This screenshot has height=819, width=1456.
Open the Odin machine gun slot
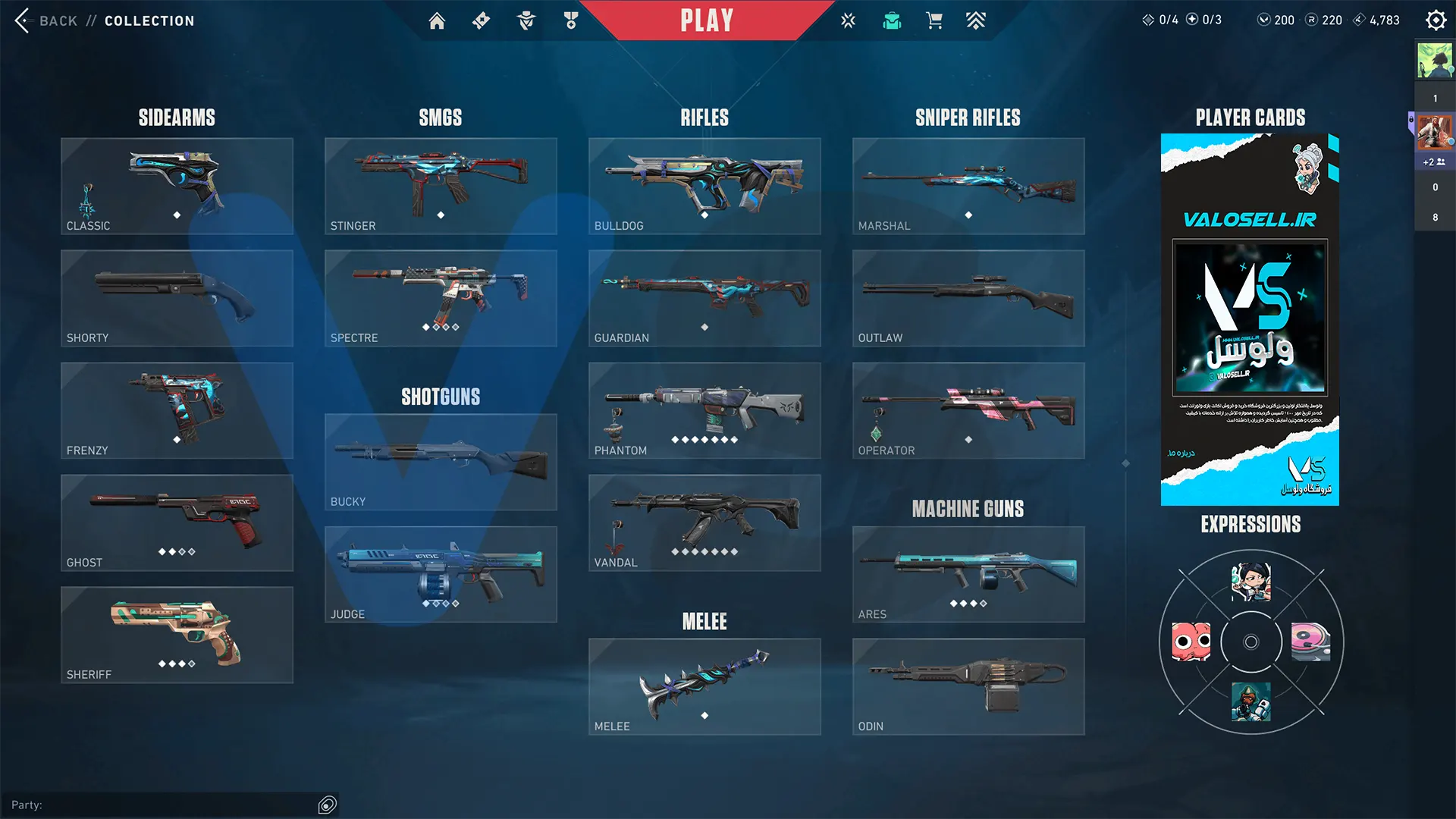pos(968,686)
